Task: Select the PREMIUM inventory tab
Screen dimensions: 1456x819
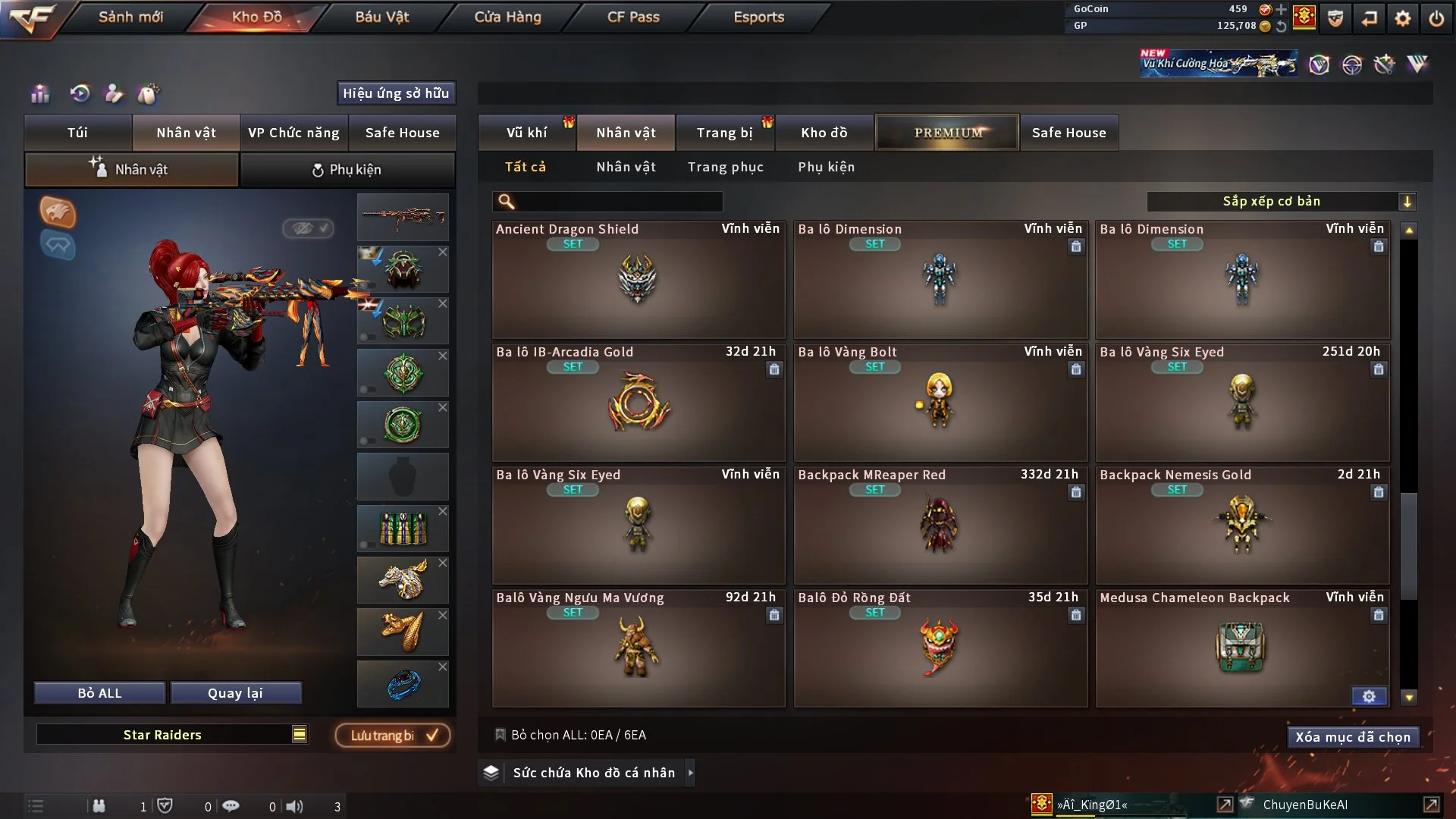Action: point(947,133)
